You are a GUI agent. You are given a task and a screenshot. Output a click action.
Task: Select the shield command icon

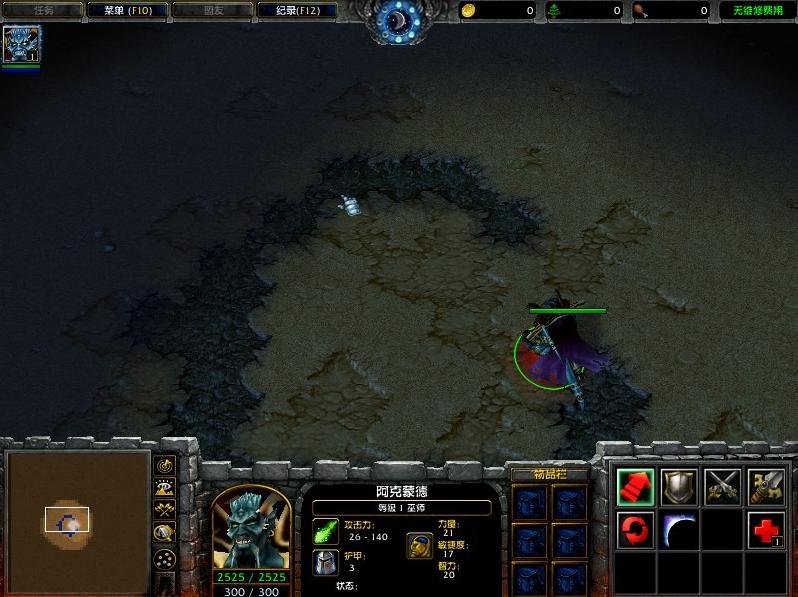680,486
